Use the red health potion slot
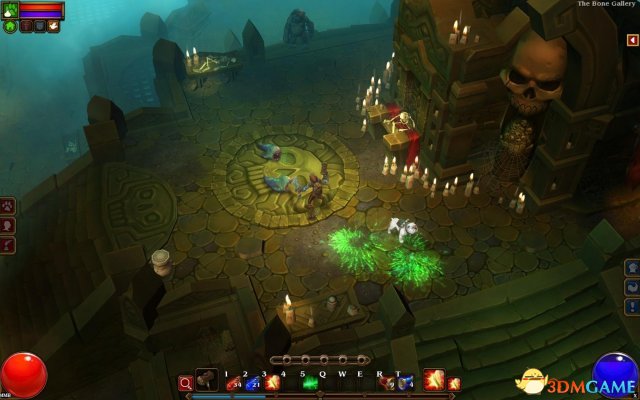640x400 pixels. point(233,382)
